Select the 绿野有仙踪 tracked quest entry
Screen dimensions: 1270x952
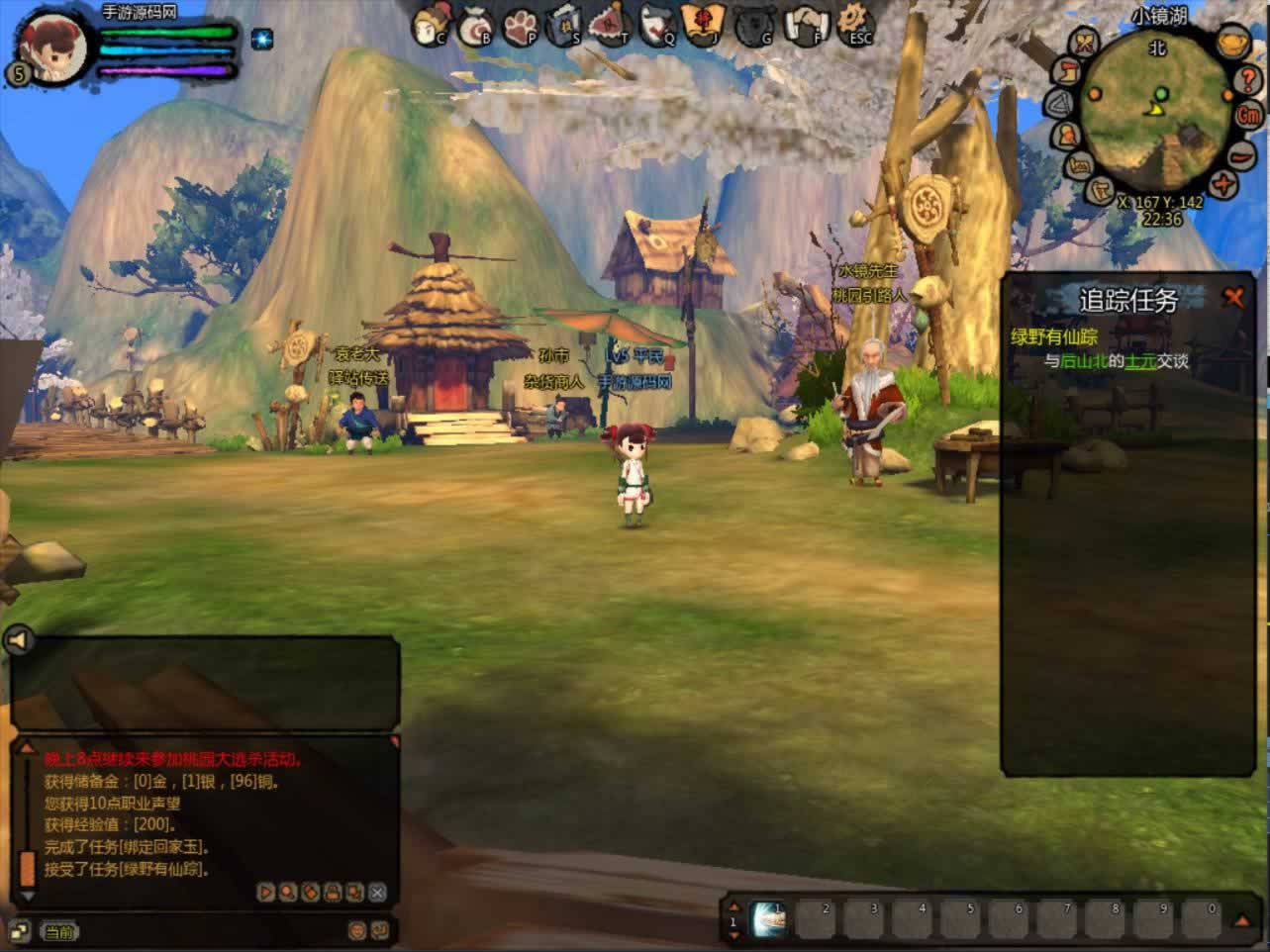coord(1053,336)
